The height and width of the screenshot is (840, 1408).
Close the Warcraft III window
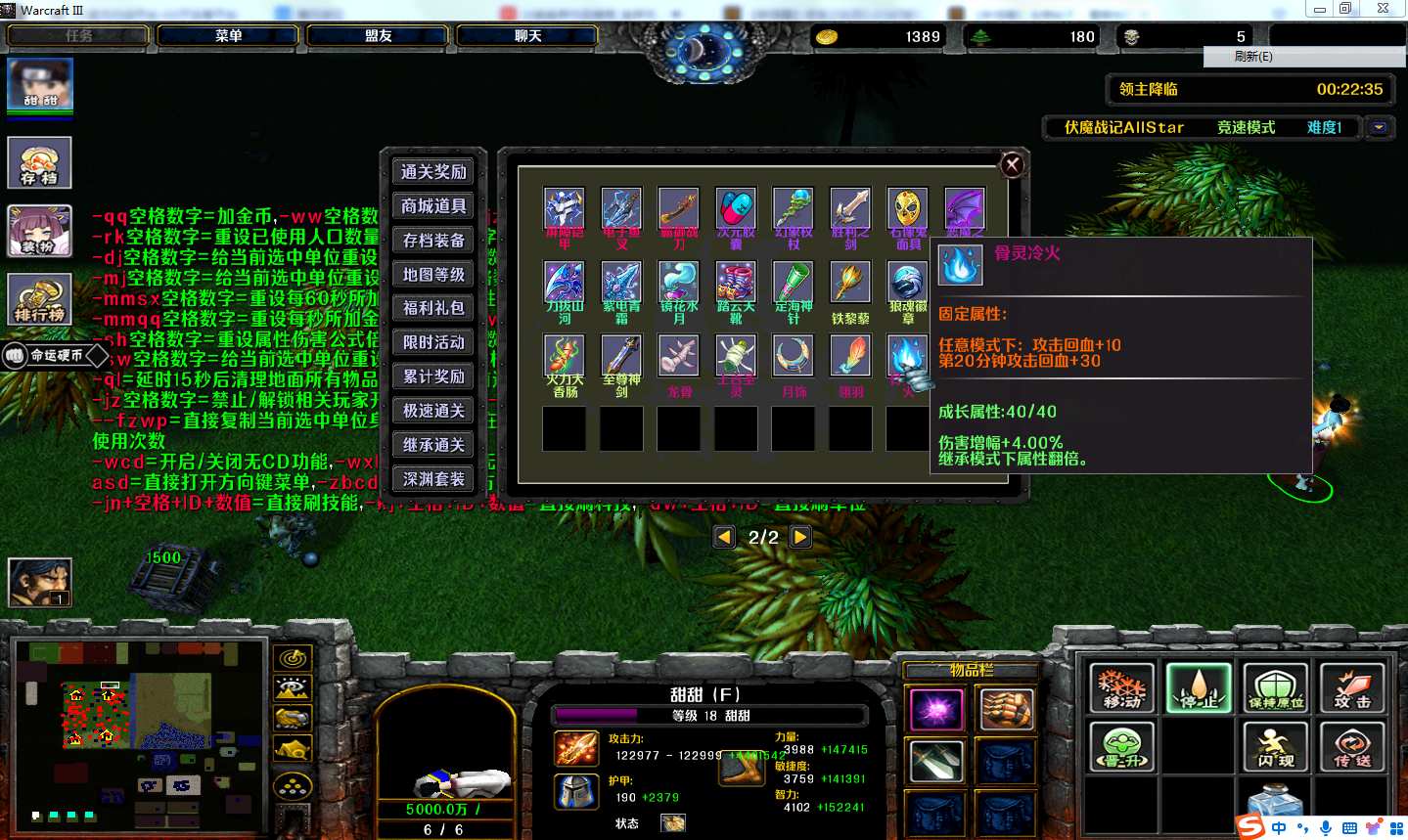coord(1383,9)
